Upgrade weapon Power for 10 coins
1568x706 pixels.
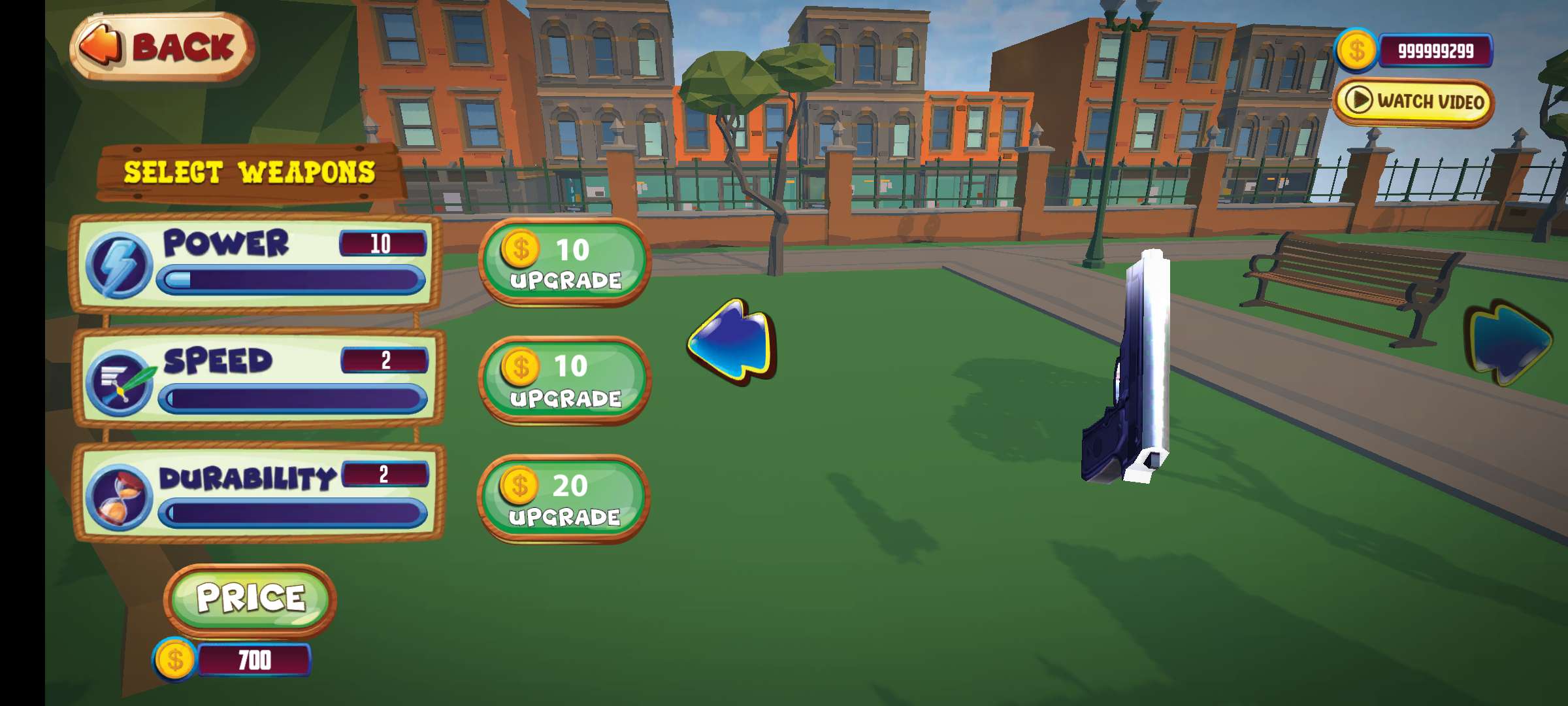click(x=564, y=263)
